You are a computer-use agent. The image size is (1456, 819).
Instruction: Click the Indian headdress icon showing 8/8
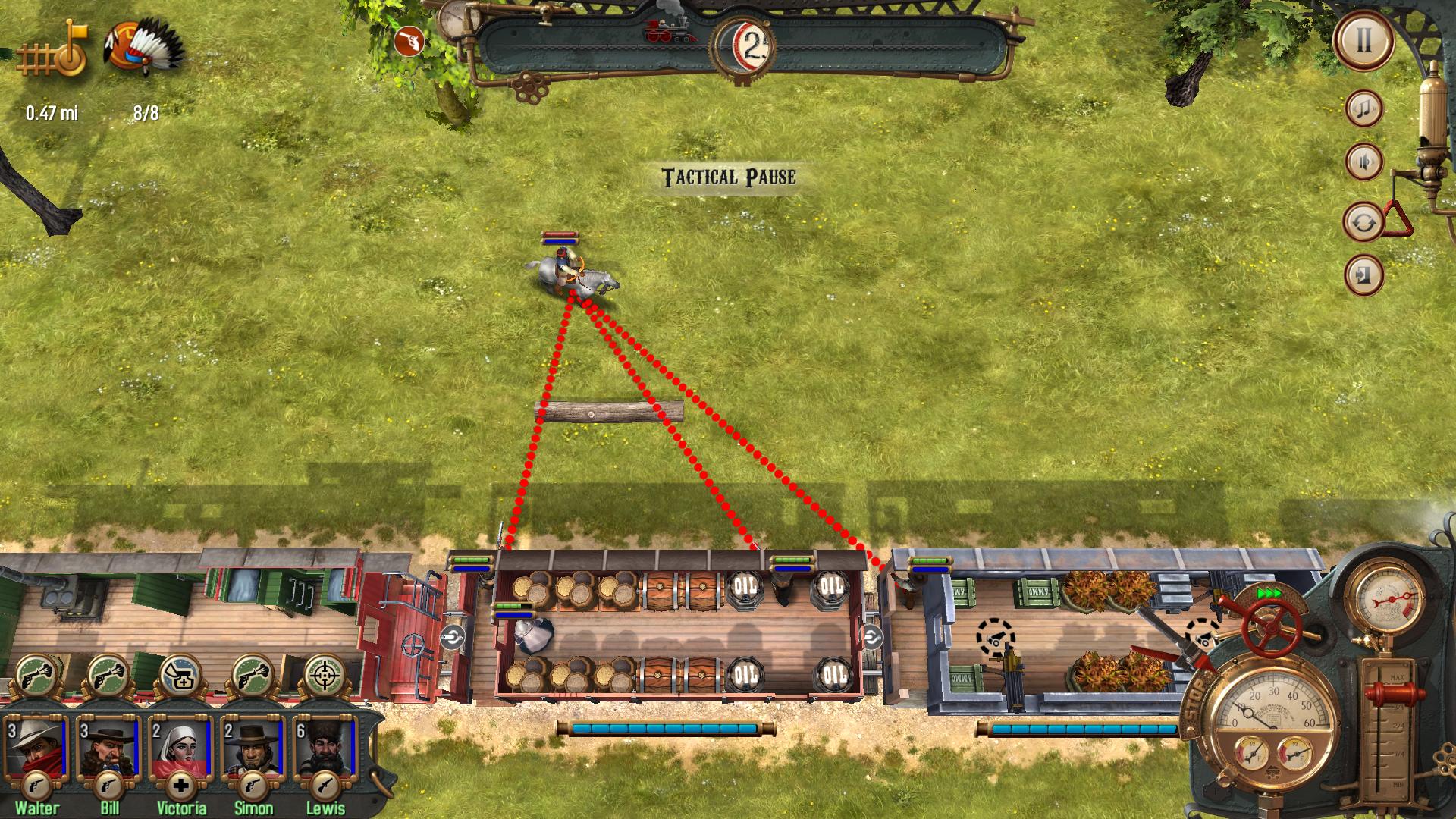pyautogui.click(x=140, y=45)
